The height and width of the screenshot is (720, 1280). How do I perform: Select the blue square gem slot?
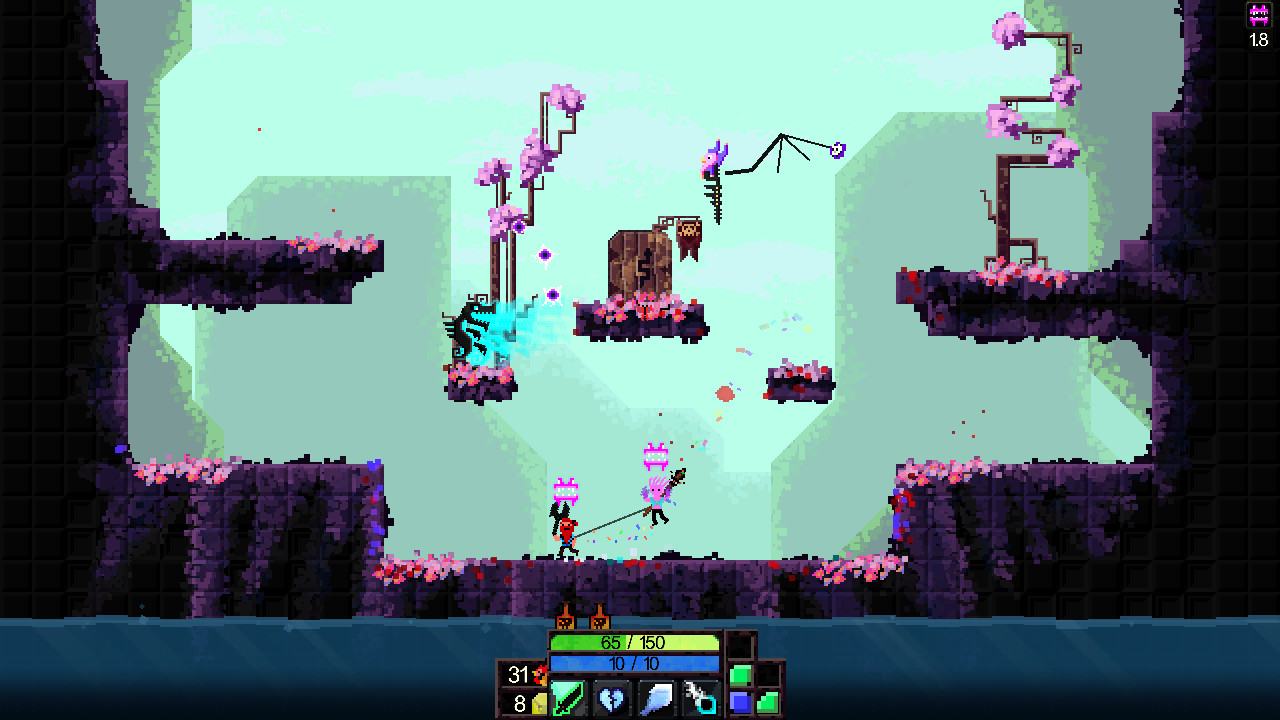tap(740, 703)
